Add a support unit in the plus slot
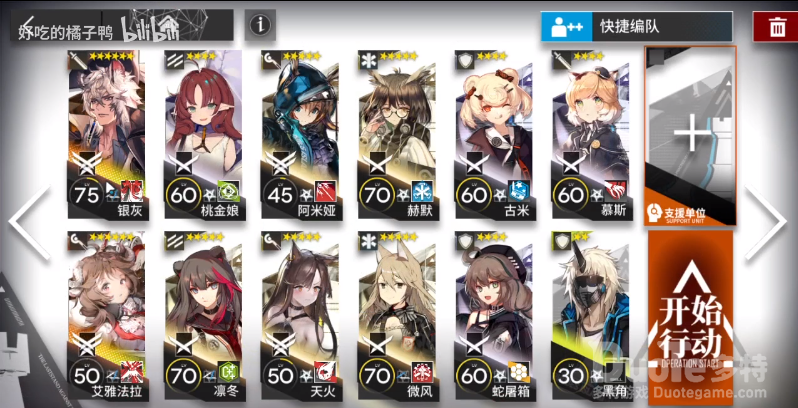Screen dimensions: 798x408 coord(690,135)
